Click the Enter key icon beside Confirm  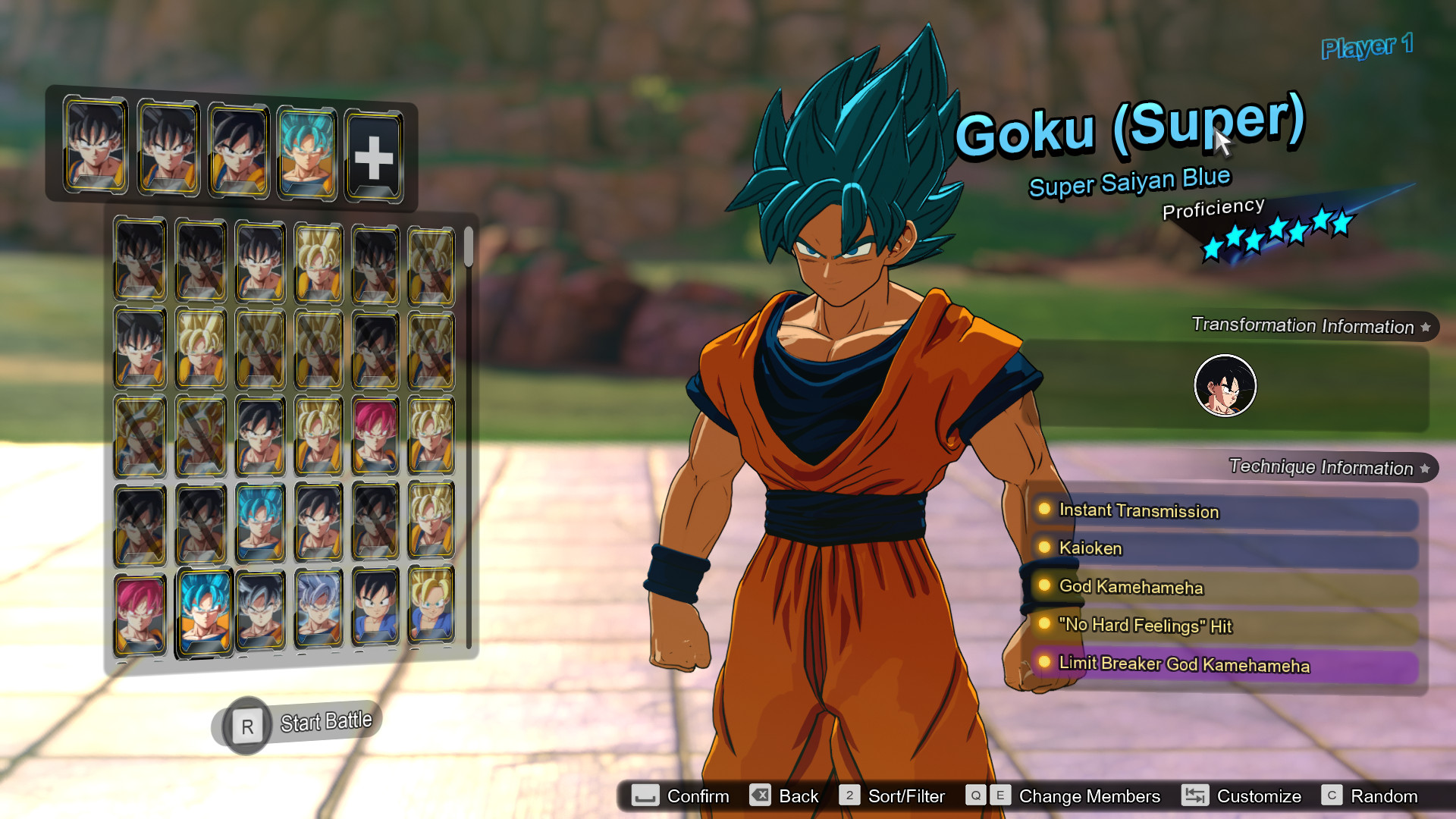click(x=644, y=796)
